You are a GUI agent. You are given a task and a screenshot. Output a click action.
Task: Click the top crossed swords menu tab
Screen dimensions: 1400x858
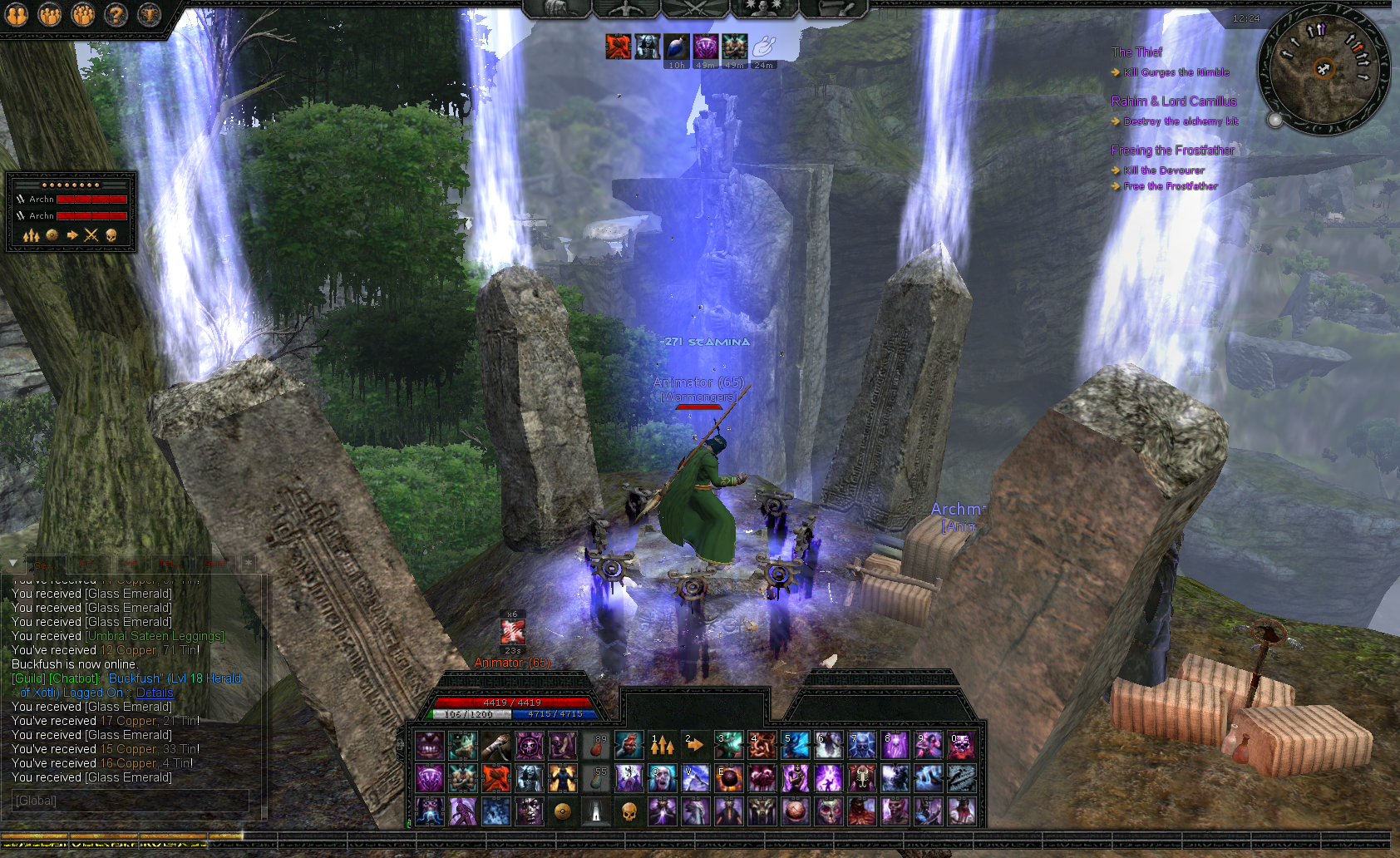point(695,7)
